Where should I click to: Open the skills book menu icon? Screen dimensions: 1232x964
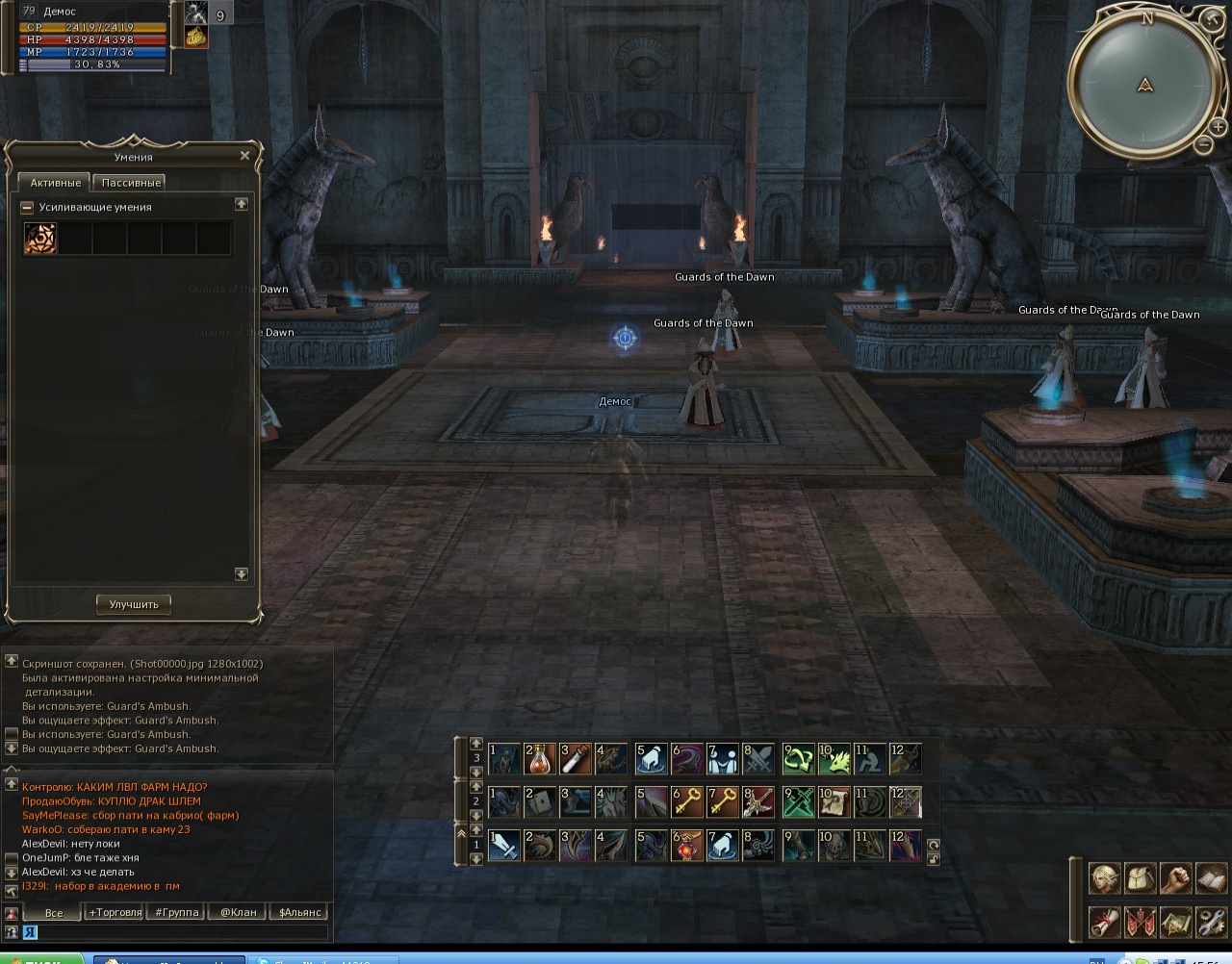(x=1212, y=878)
